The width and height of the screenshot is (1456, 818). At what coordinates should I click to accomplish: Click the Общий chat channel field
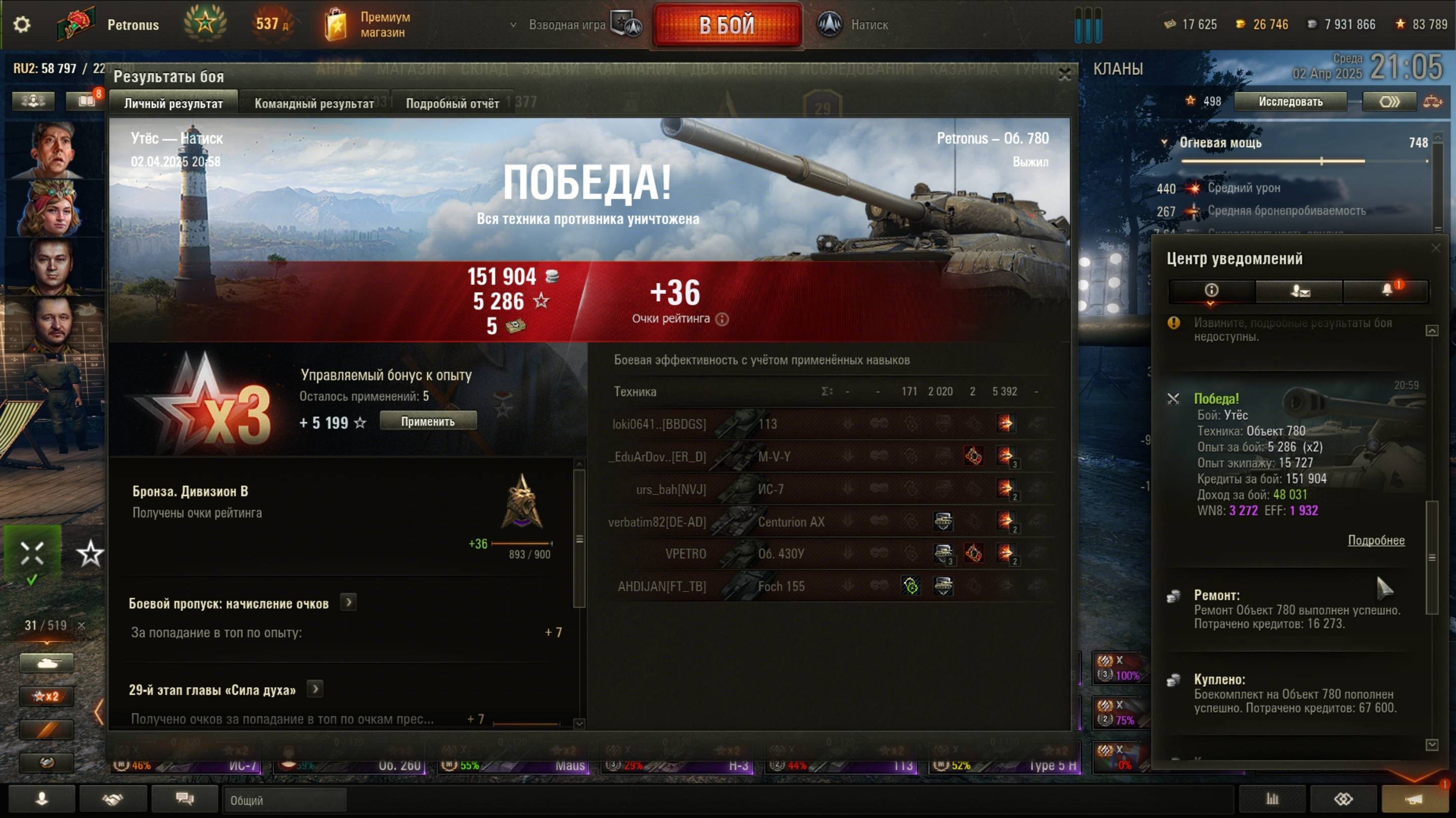[284, 800]
